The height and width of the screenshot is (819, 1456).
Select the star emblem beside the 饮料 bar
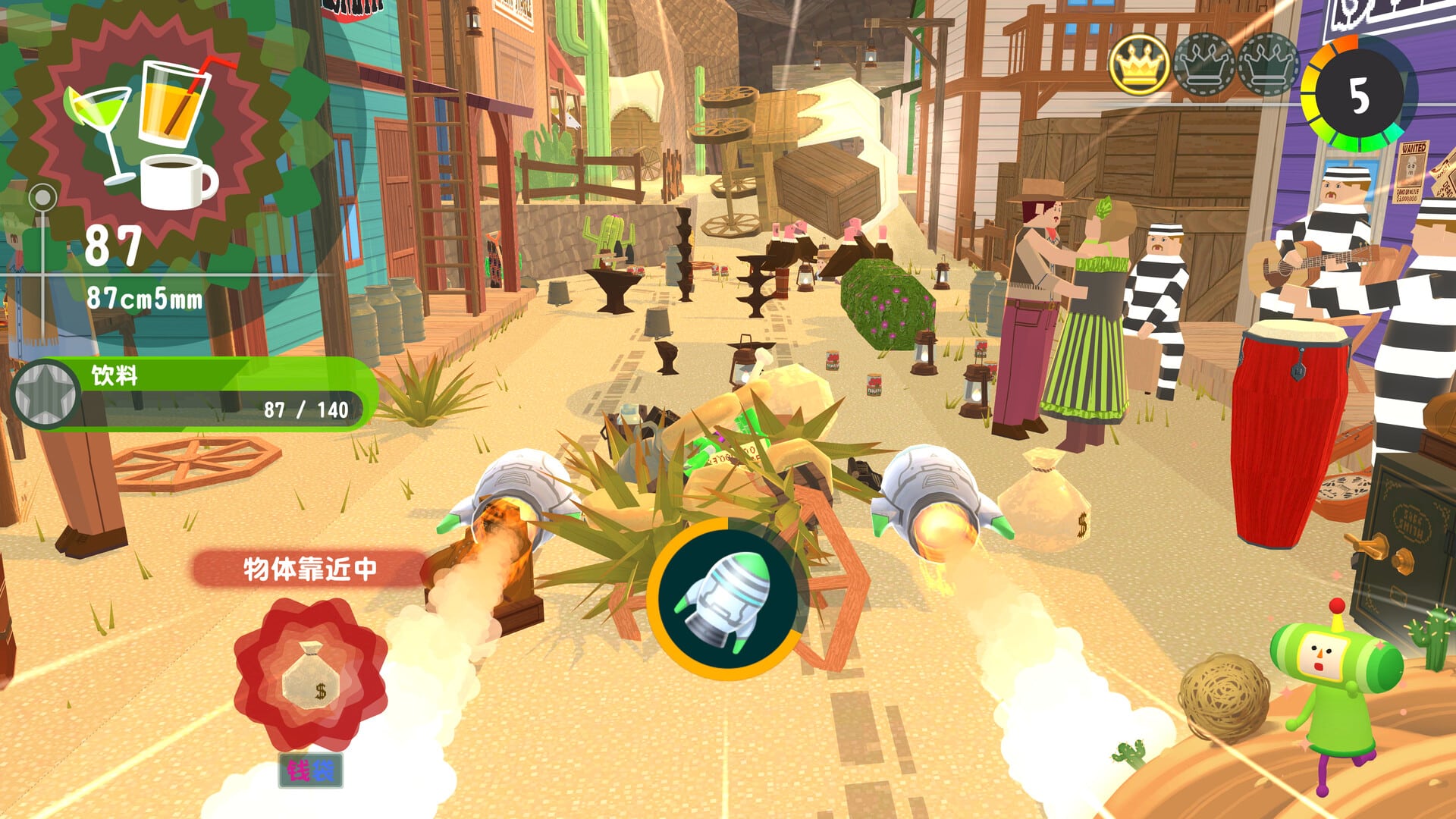[47, 394]
